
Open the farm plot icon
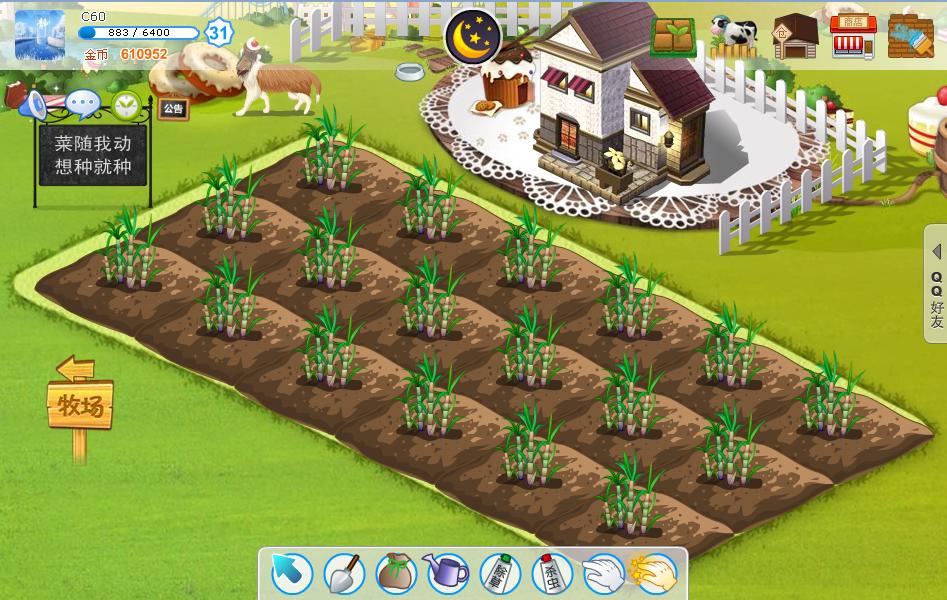673,36
